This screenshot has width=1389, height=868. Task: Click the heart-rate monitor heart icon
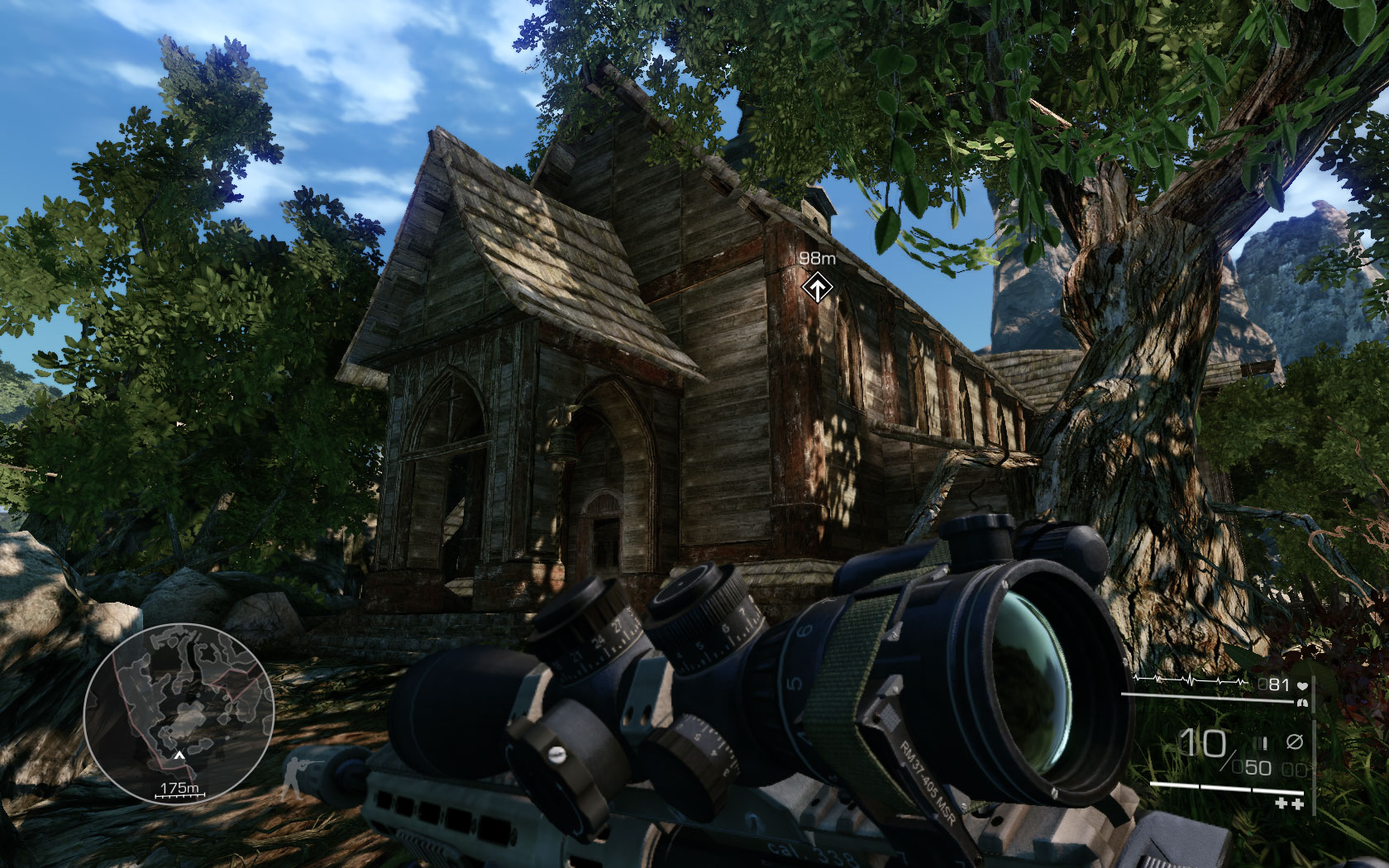click(x=1302, y=686)
